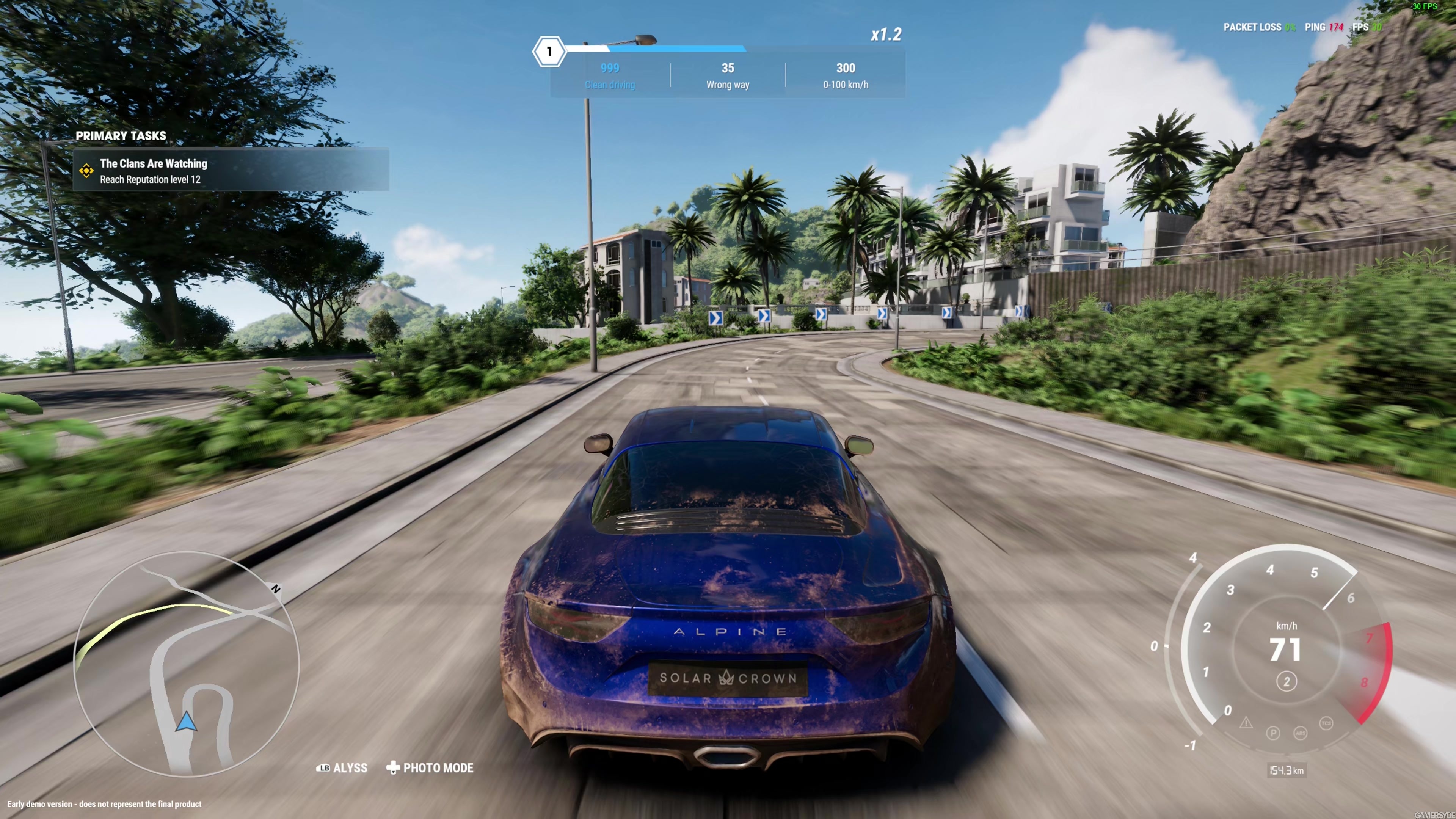Viewport: 1456px width, 819px height.
Task: Expand the Primary Tasks panel
Action: (x=121, y=136)
